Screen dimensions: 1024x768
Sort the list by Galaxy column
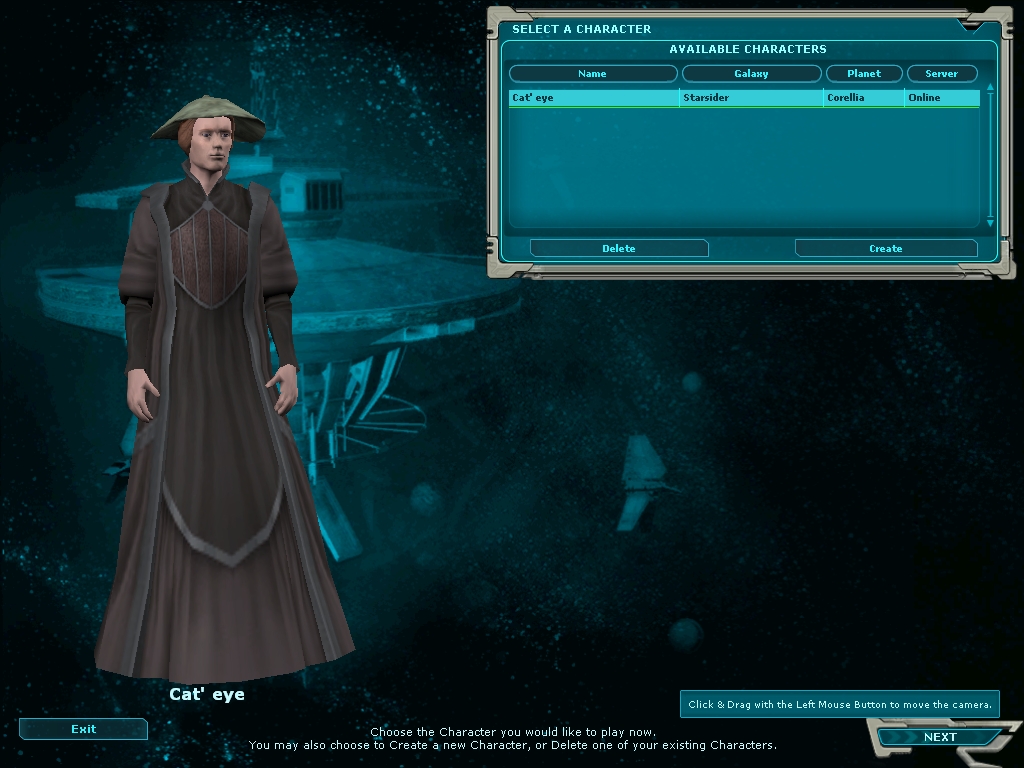point(751,74)
